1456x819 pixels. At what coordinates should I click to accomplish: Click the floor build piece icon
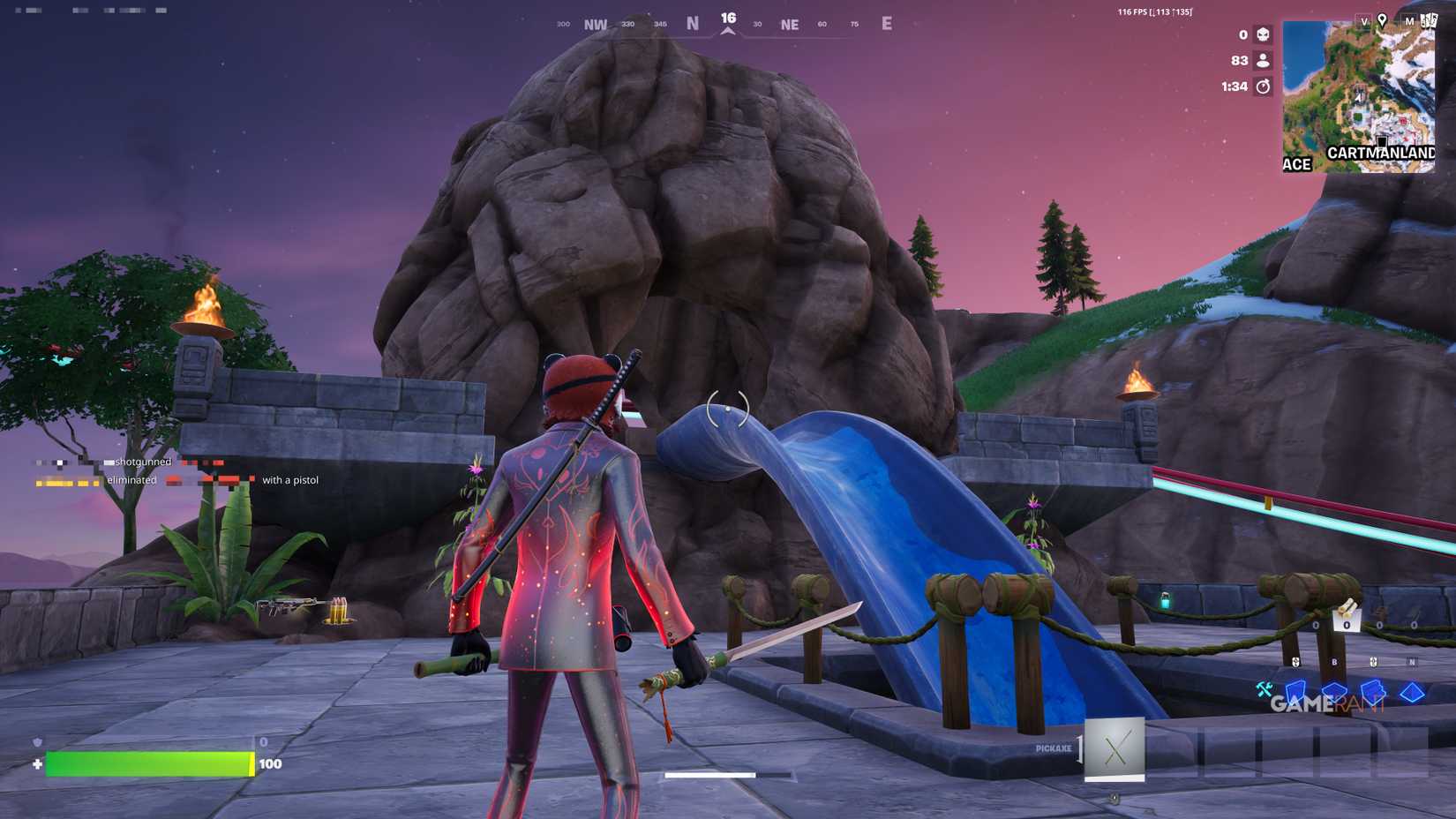[x=1335, y=689]
